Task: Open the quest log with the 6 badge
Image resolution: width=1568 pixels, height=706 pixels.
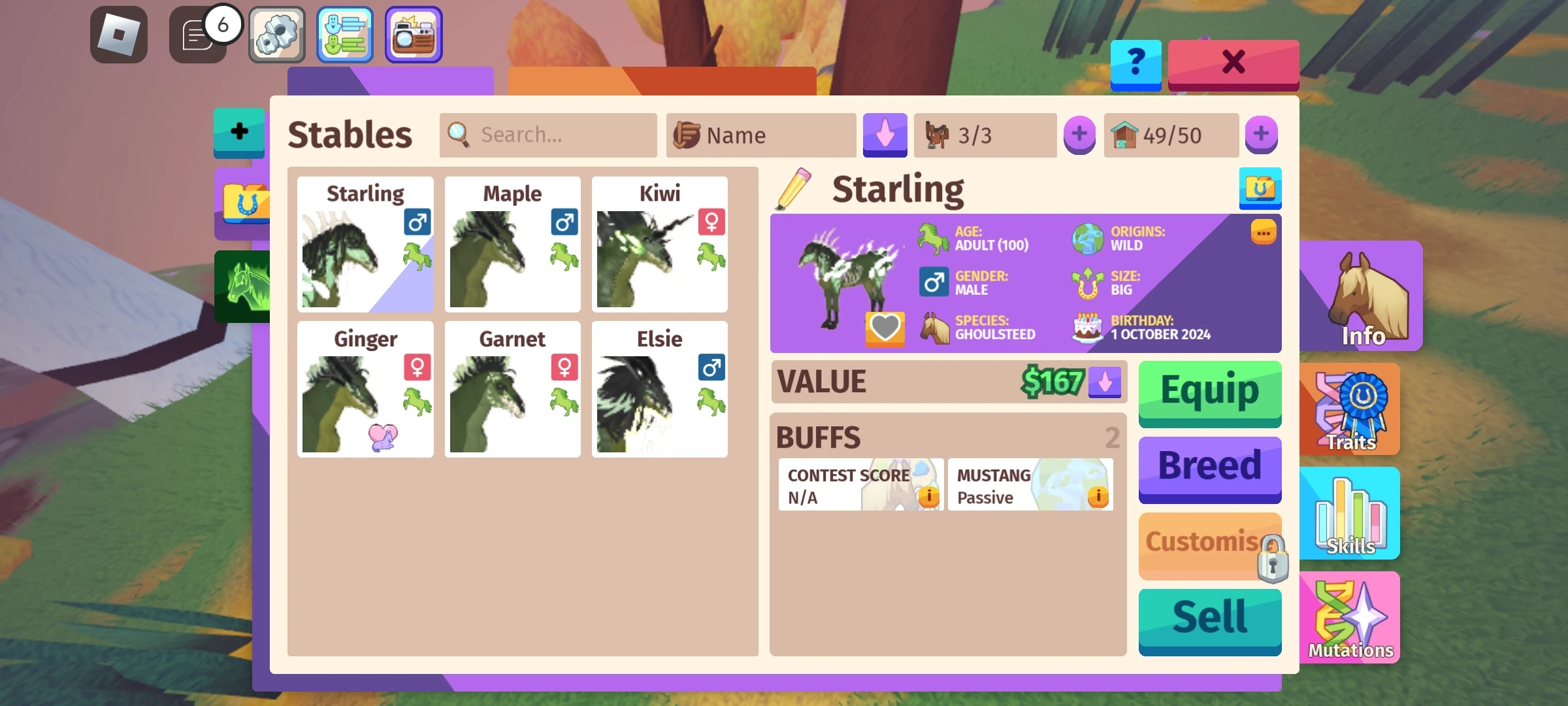Action: [197, 34]
